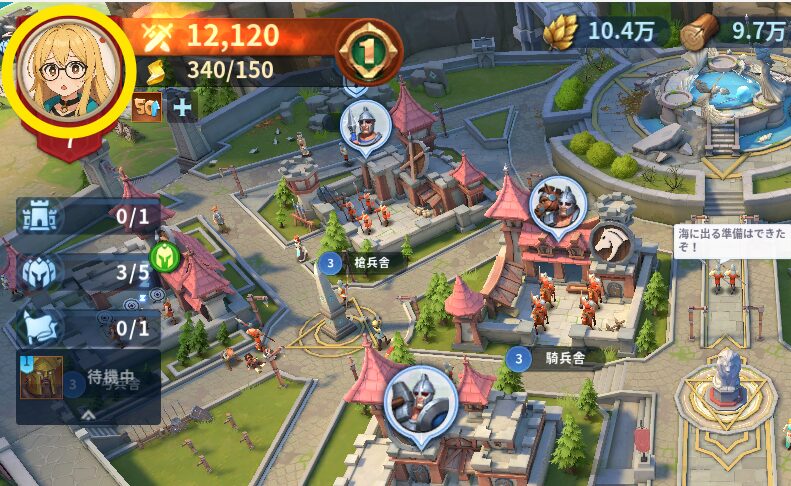Screen dimensions: 791x486
Task: Tap the armored soldier bubble above the lower barracks
Action: pos(420,403)
